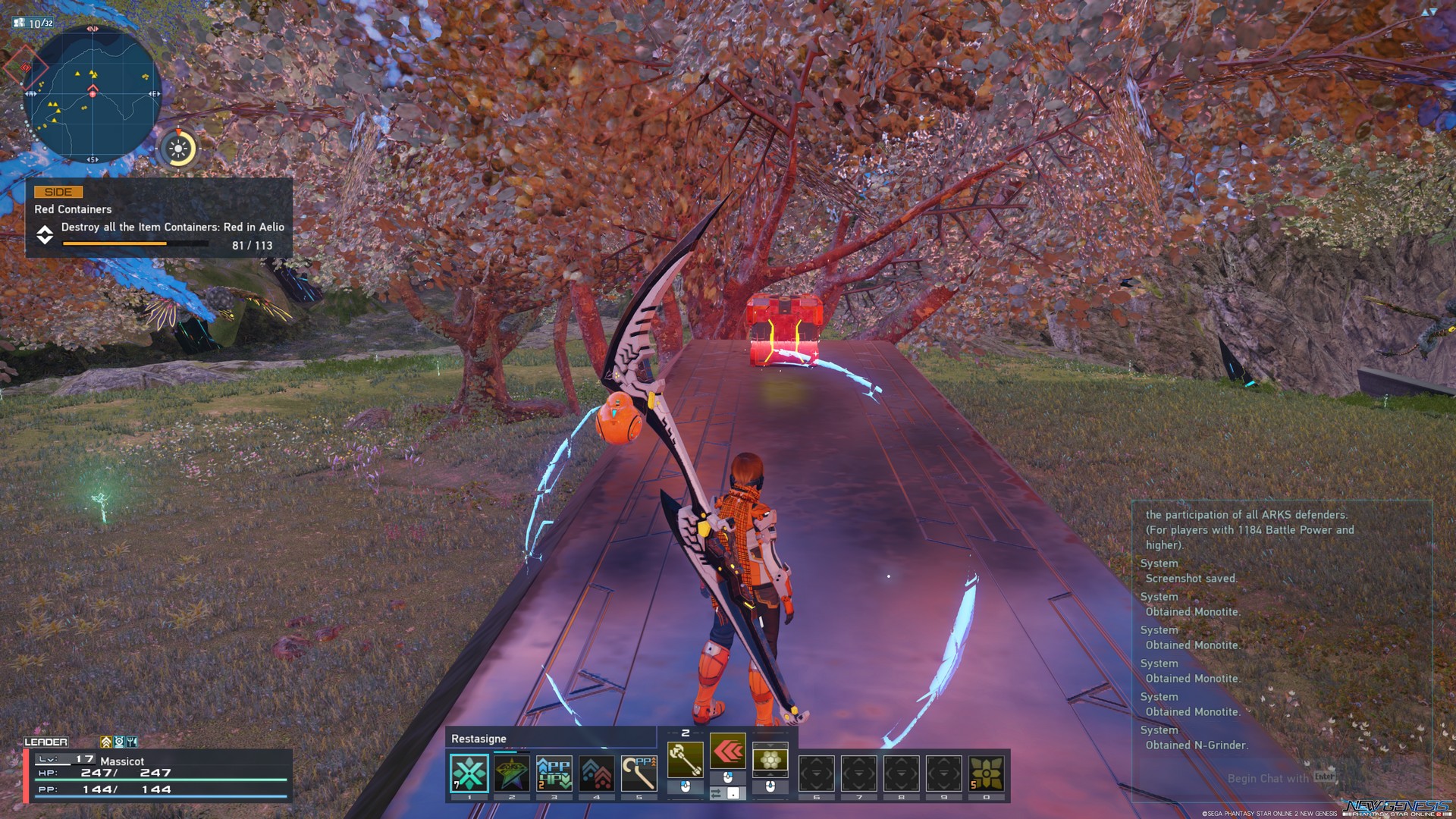Image resolution: width=1456 pixels, height=819 pixels.
Task: Select the LEADER party member tag
Action: click(x=45, y=742)
